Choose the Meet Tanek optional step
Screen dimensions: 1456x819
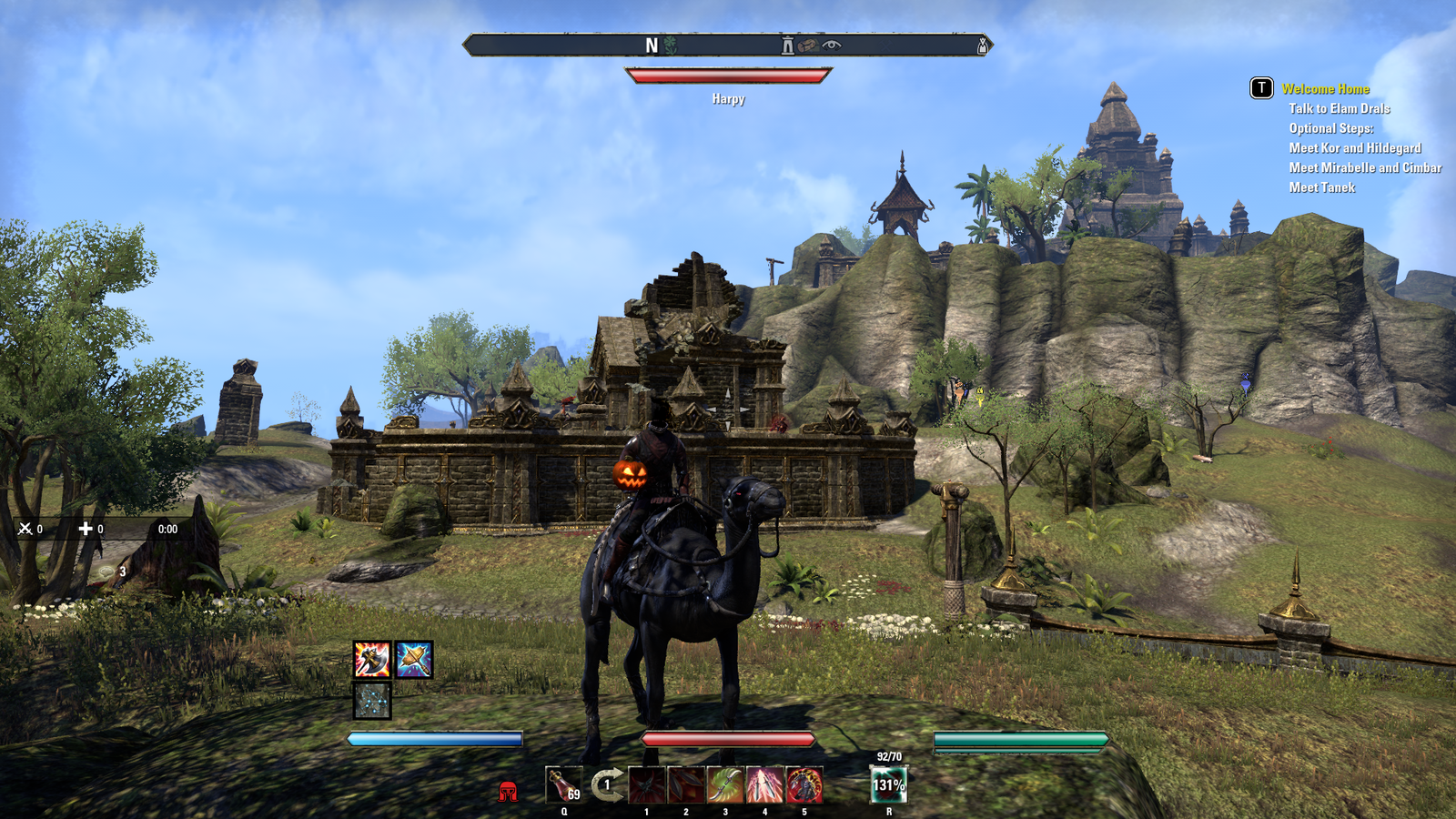(1321, 187)
